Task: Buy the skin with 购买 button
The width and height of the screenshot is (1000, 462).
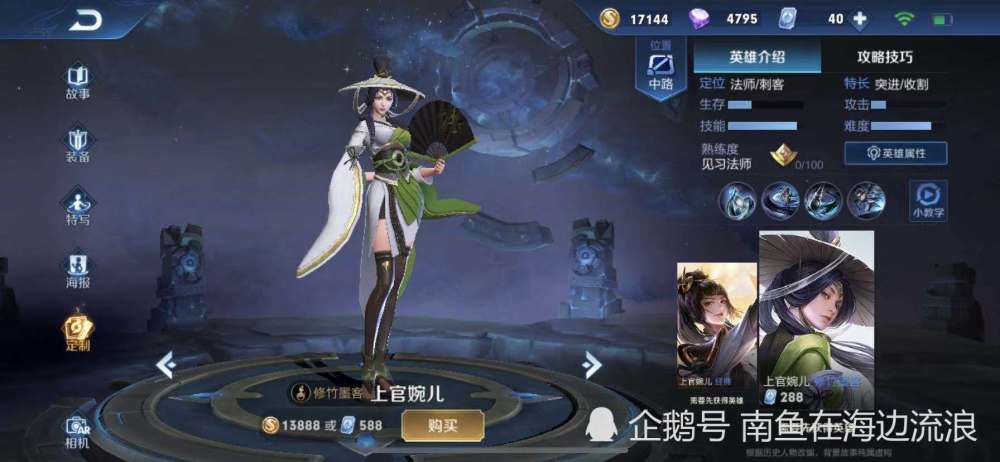Action: tap(442, 425)
